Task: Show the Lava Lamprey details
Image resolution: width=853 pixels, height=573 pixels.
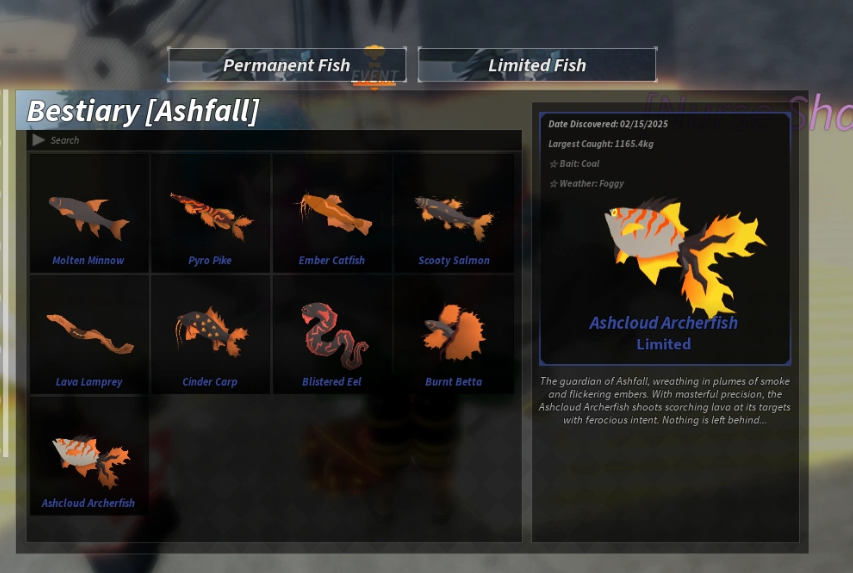Action: (89, 335)
